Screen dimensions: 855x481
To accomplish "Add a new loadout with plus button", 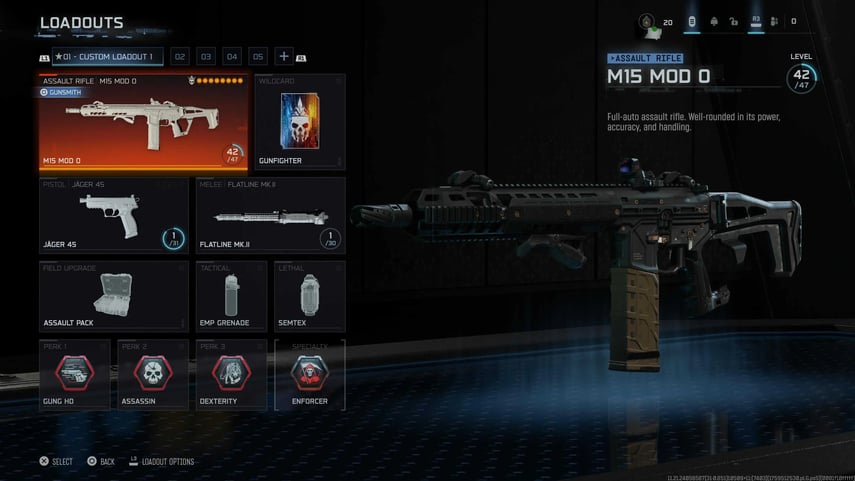I will coord(284,57).
